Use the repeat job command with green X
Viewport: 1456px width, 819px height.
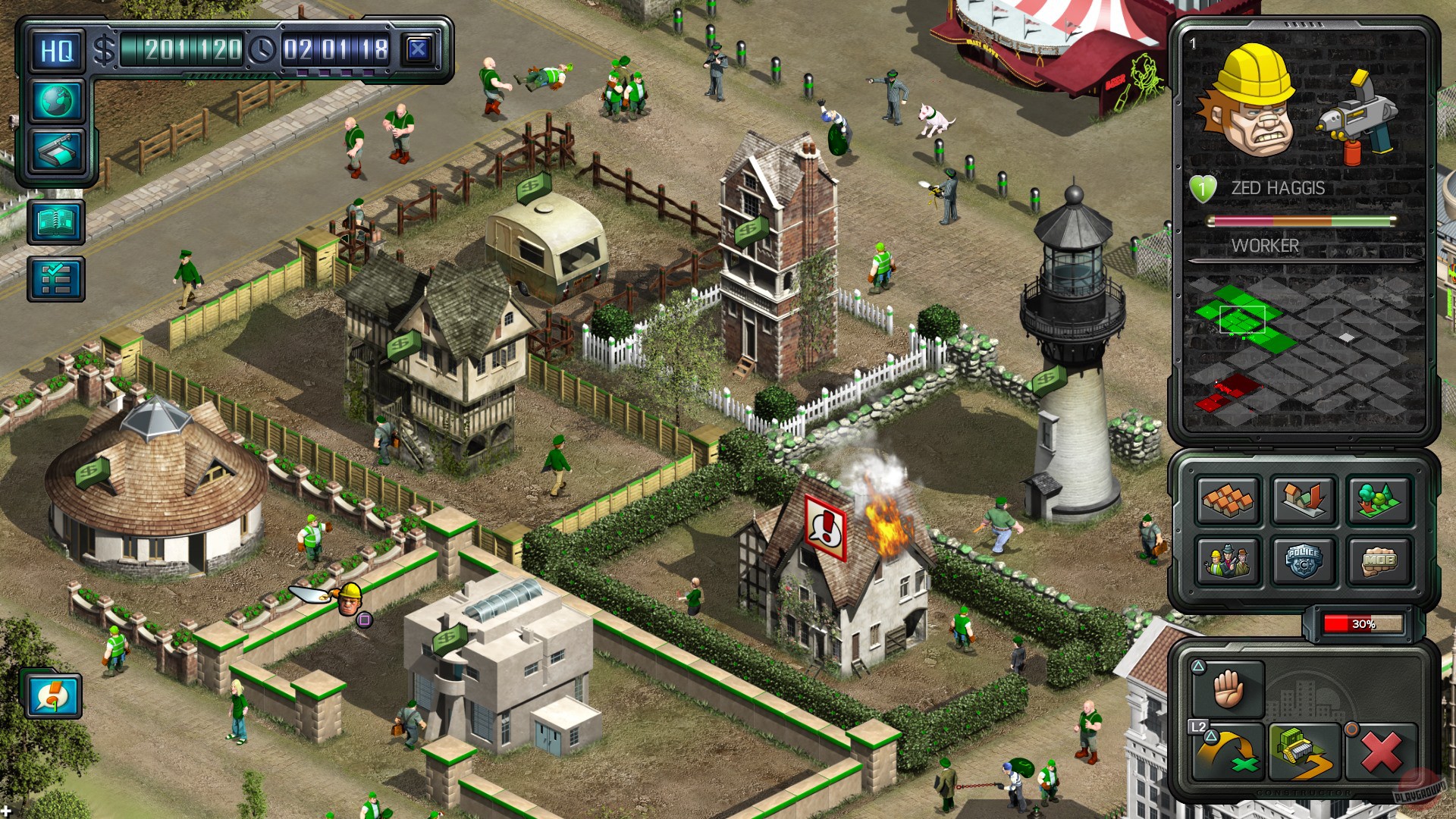(1229, 752)
